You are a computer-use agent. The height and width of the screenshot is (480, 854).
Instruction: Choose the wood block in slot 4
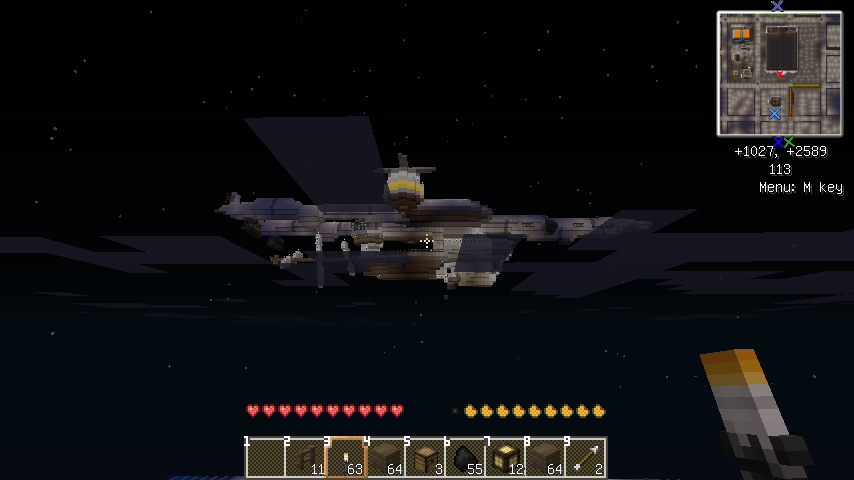coord(385,458)
